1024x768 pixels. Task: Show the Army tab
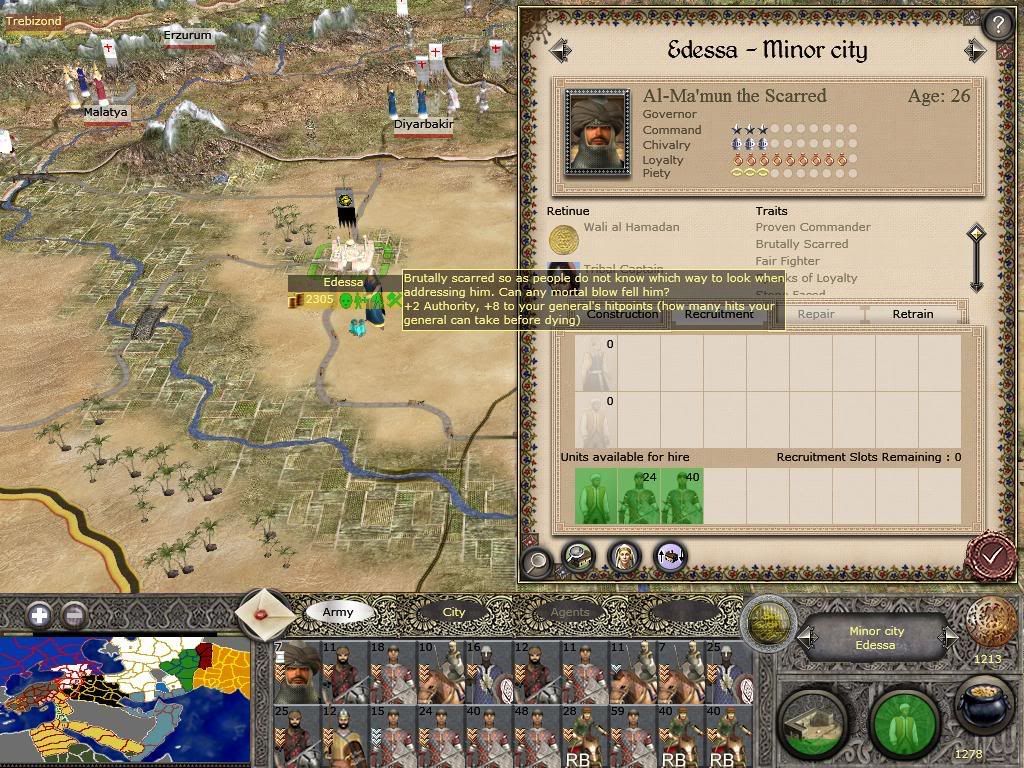tap(337, 611)
